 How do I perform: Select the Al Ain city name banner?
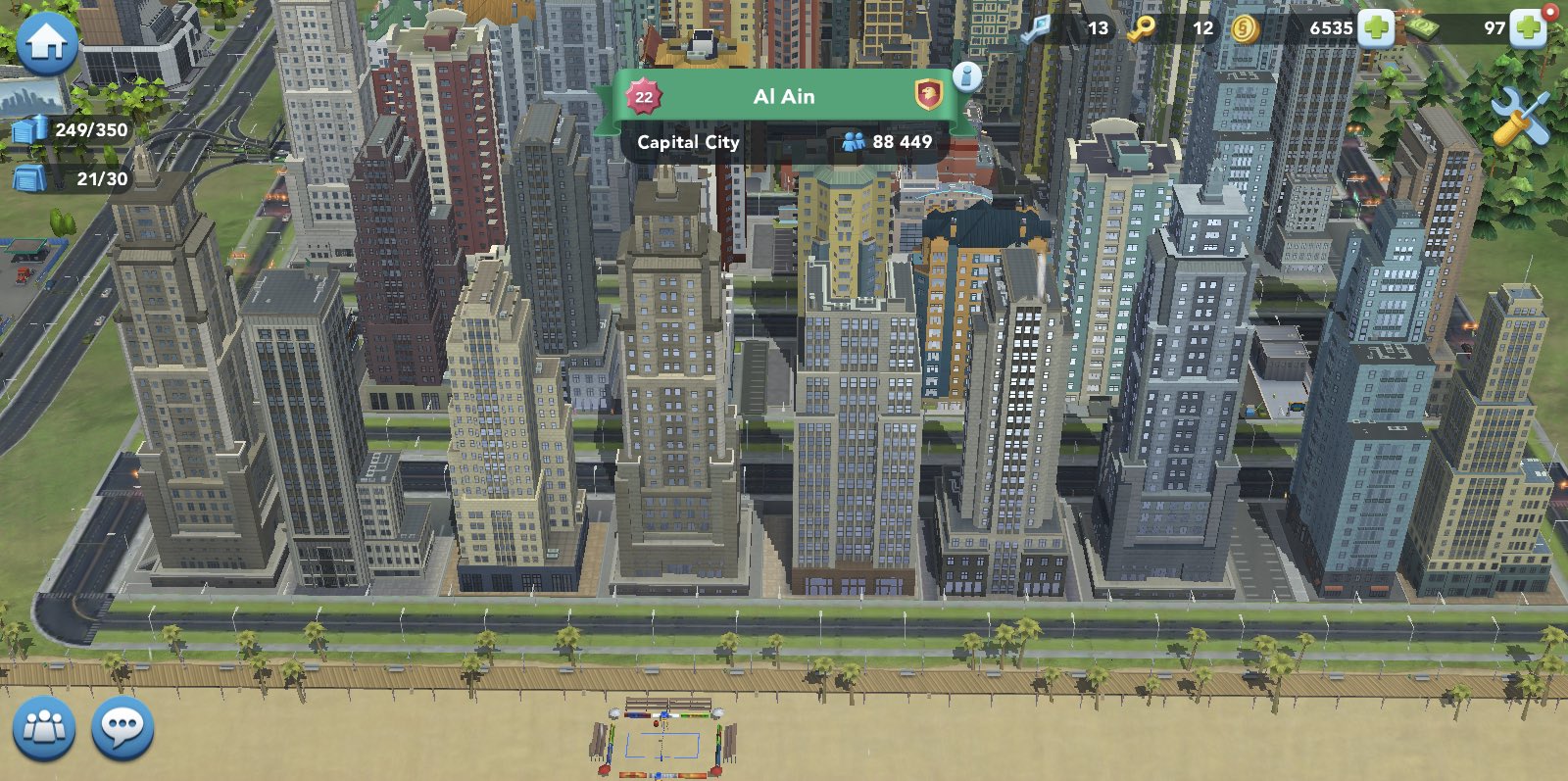pos(786,96)
